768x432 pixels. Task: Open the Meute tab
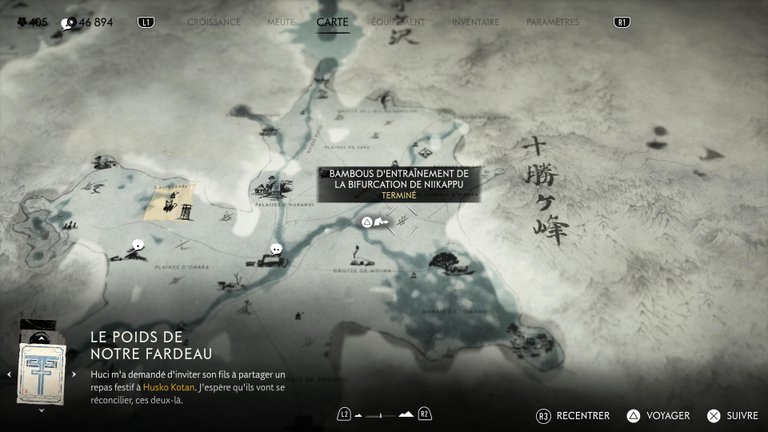(x=280, y=21)
